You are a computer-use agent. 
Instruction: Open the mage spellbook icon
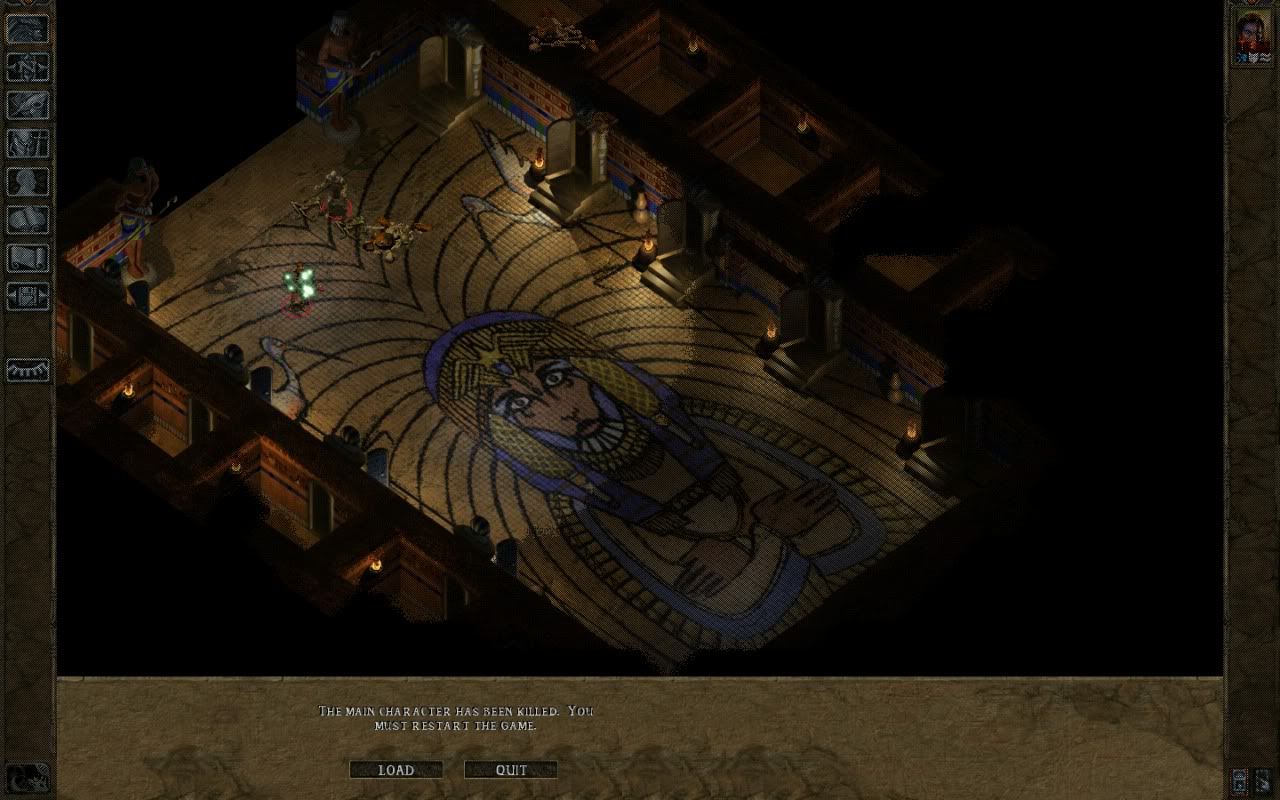(x=28, y=220)
